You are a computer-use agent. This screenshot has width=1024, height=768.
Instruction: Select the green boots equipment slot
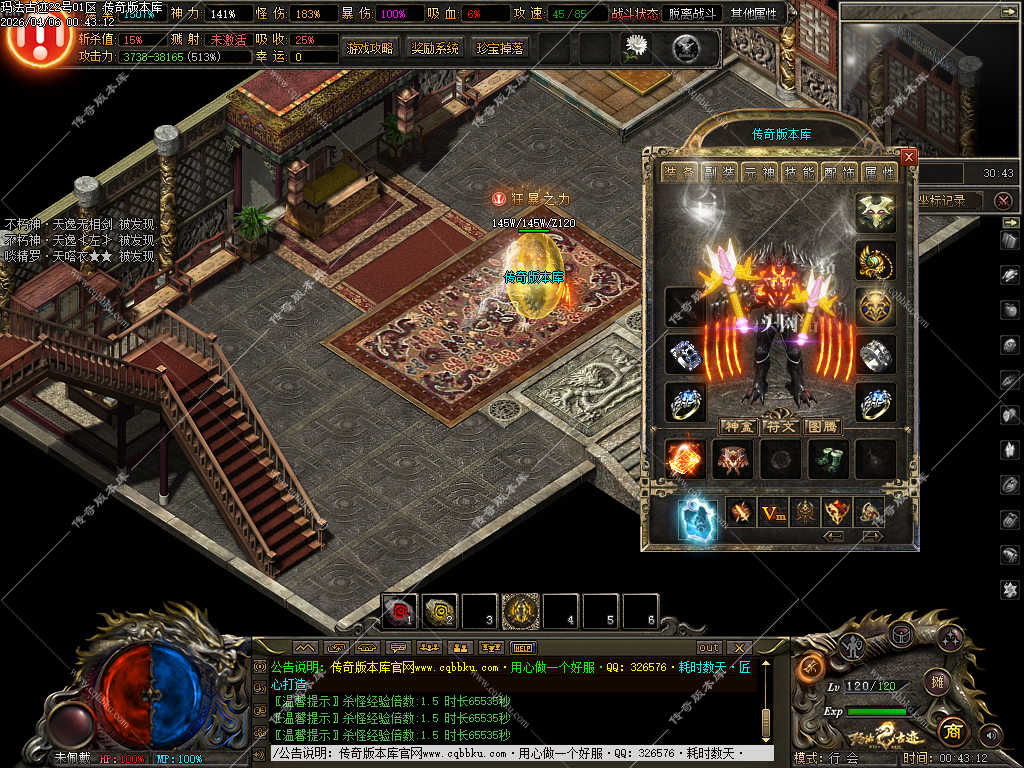[x=829, y=460]
